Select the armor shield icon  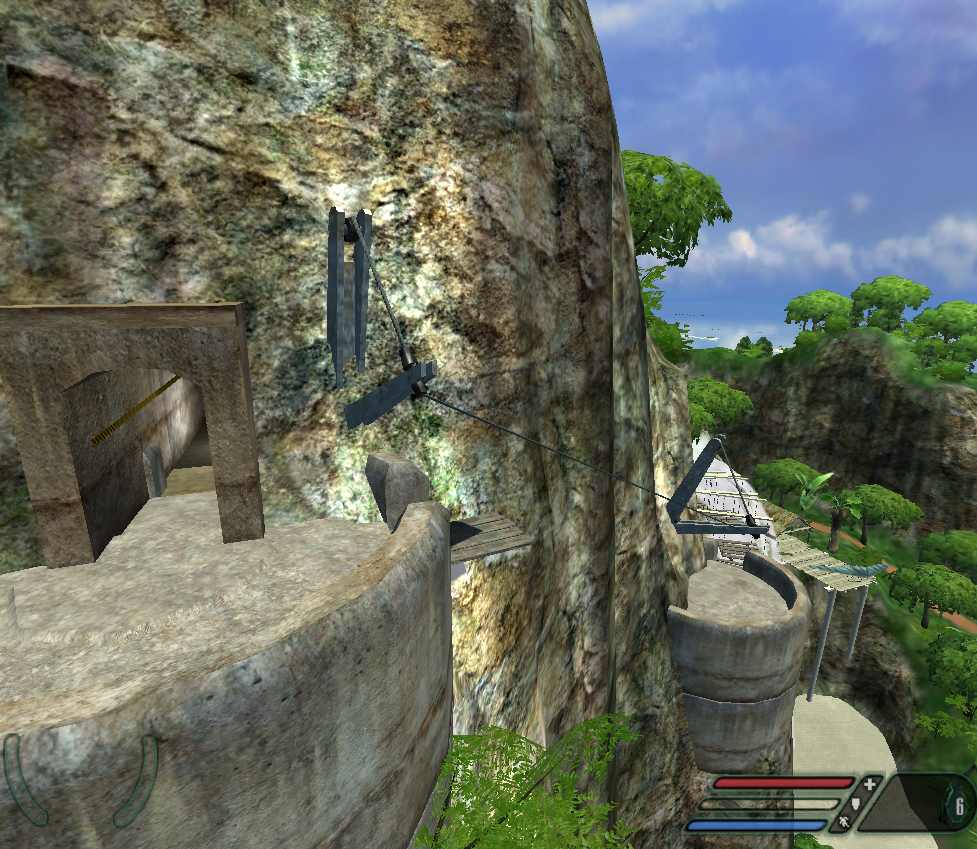tap(856, 803)
